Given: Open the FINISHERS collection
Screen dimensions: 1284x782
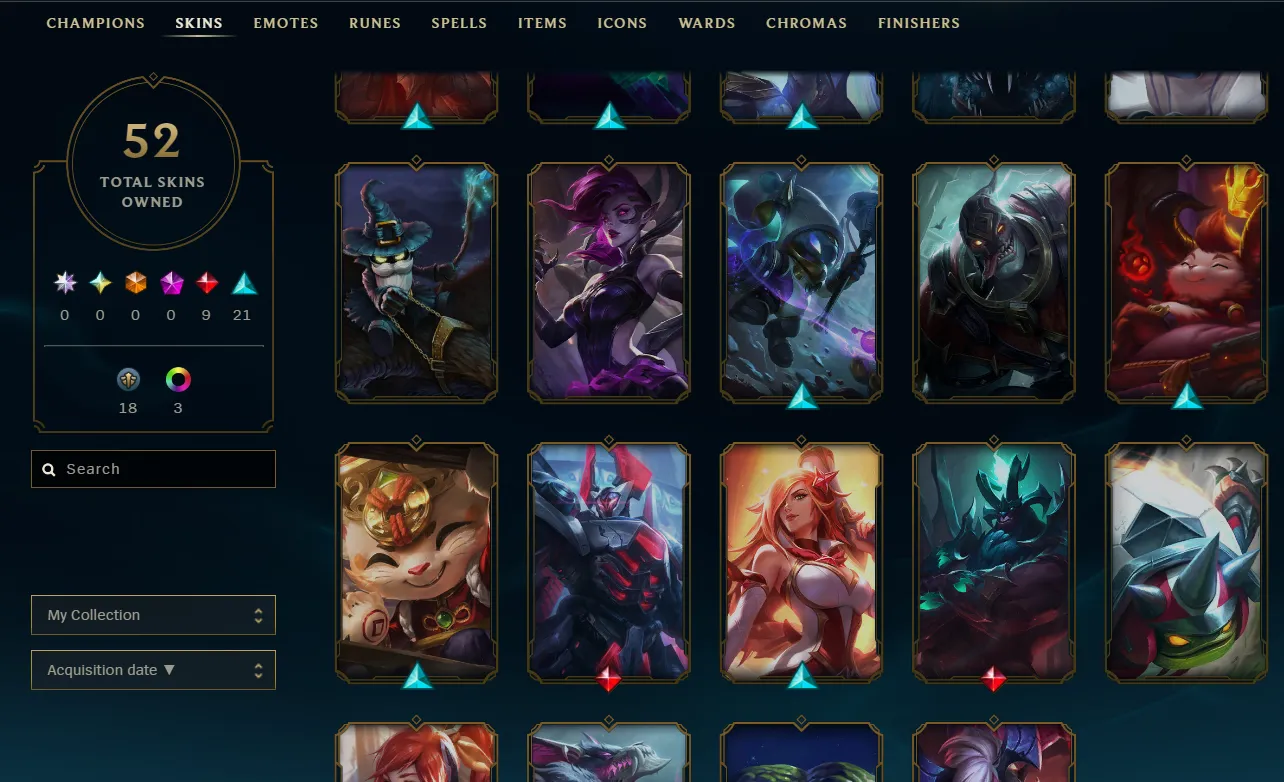Looking at the screenshot, I should (x=918, y=22).
